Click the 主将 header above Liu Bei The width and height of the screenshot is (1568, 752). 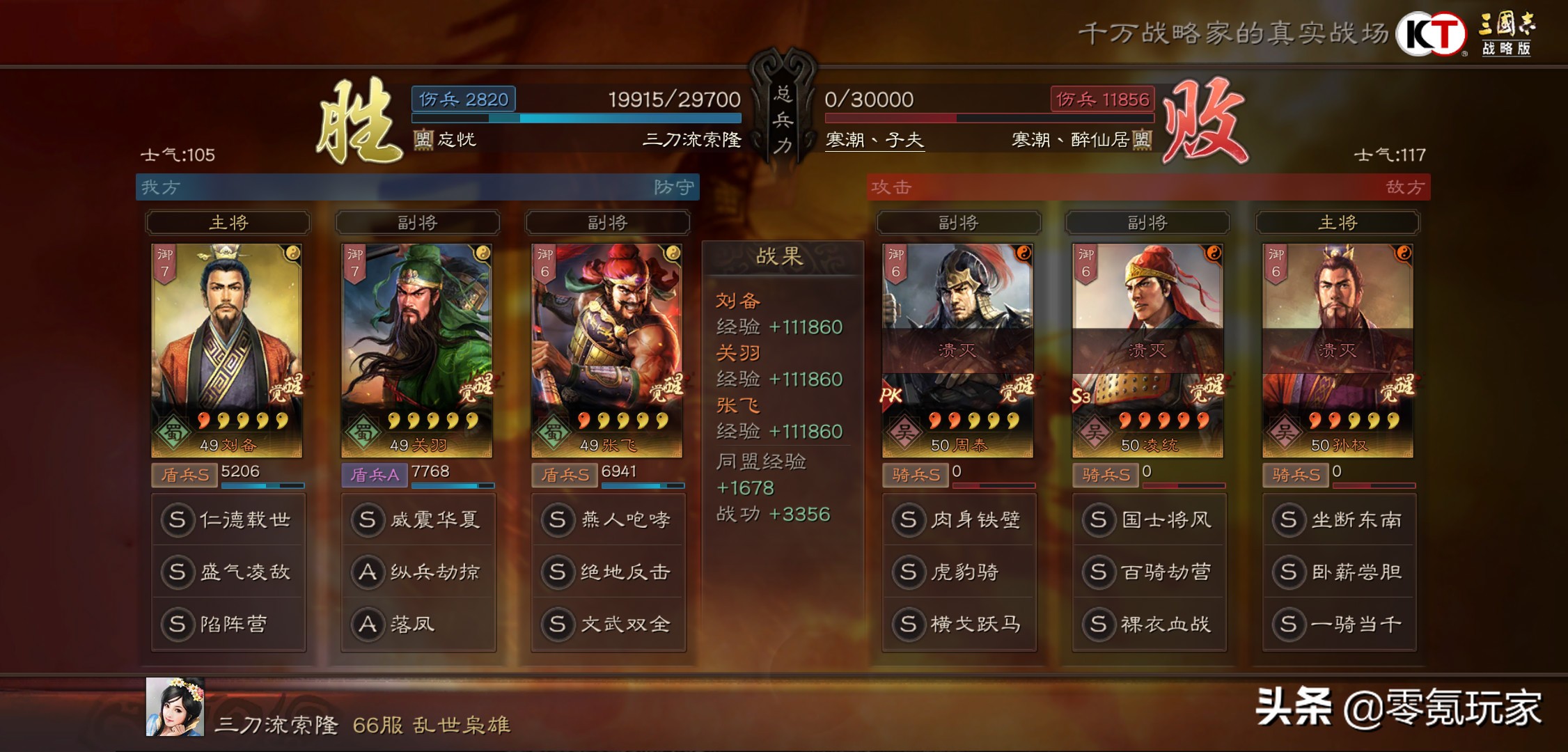228,222
